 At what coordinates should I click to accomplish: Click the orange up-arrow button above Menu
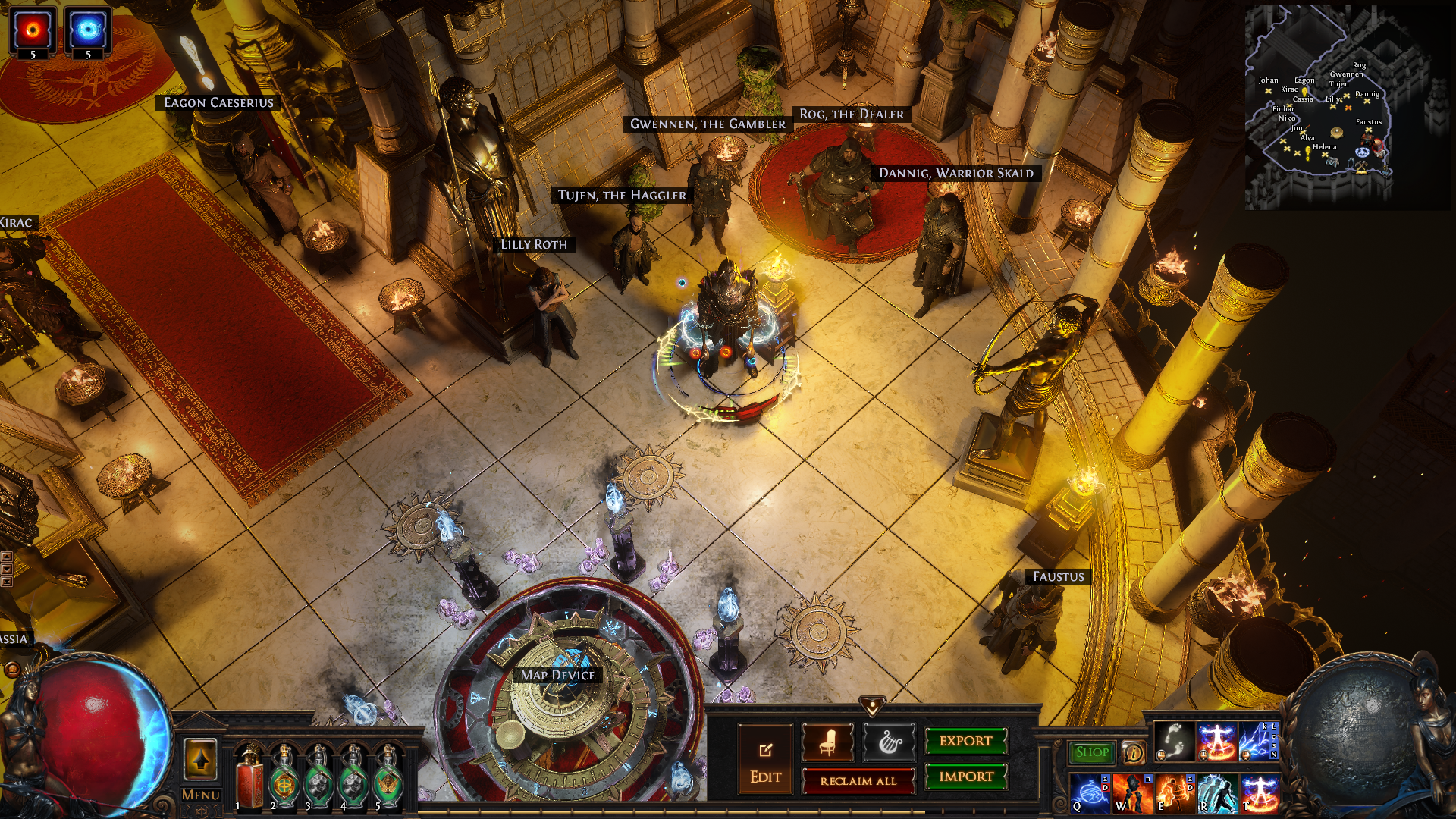pos(200,759)
